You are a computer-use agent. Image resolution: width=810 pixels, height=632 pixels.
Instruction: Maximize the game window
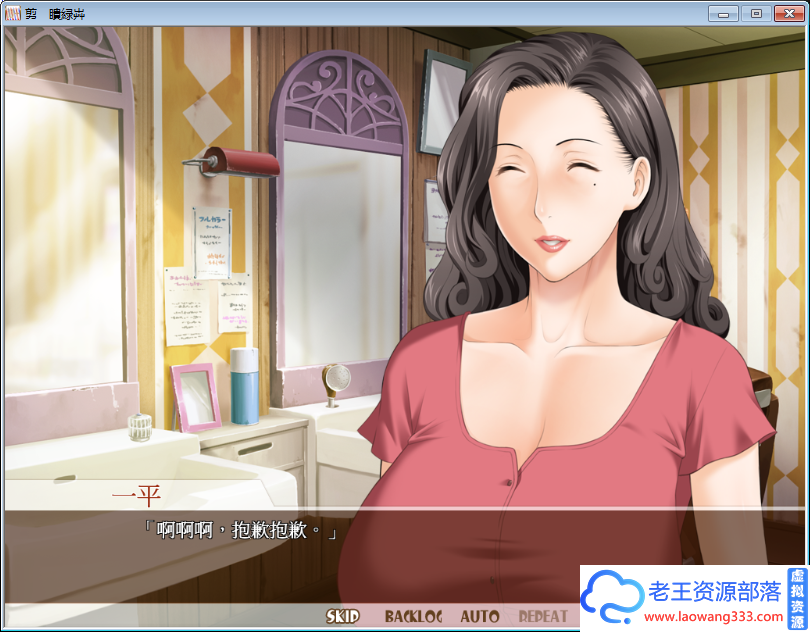coord(755,13)
